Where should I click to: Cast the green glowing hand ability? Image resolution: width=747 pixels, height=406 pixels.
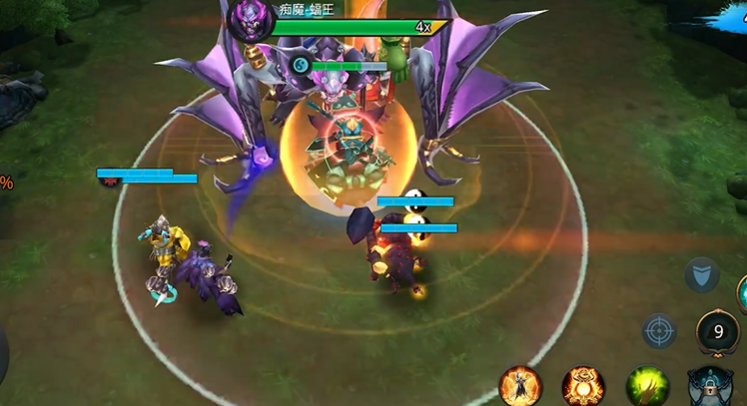[646, 385]
